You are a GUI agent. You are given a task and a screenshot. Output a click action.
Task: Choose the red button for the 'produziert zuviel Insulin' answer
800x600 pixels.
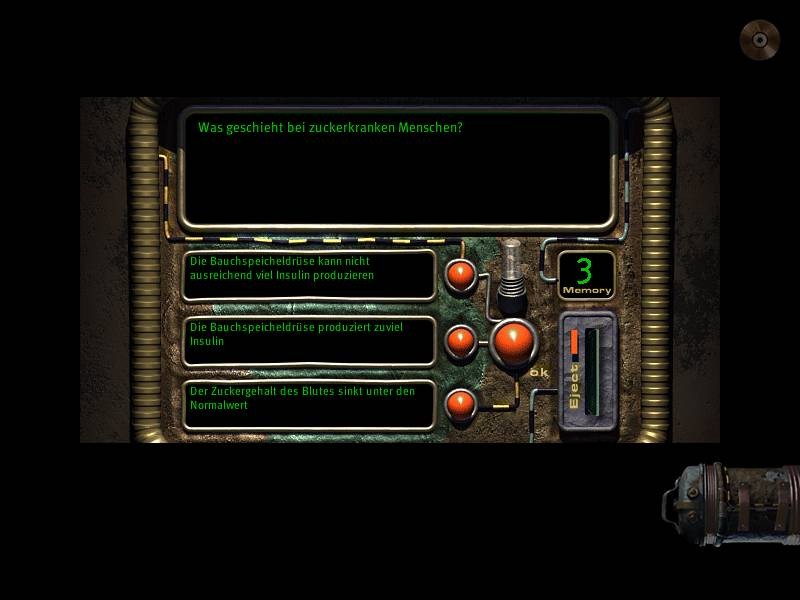461,341
